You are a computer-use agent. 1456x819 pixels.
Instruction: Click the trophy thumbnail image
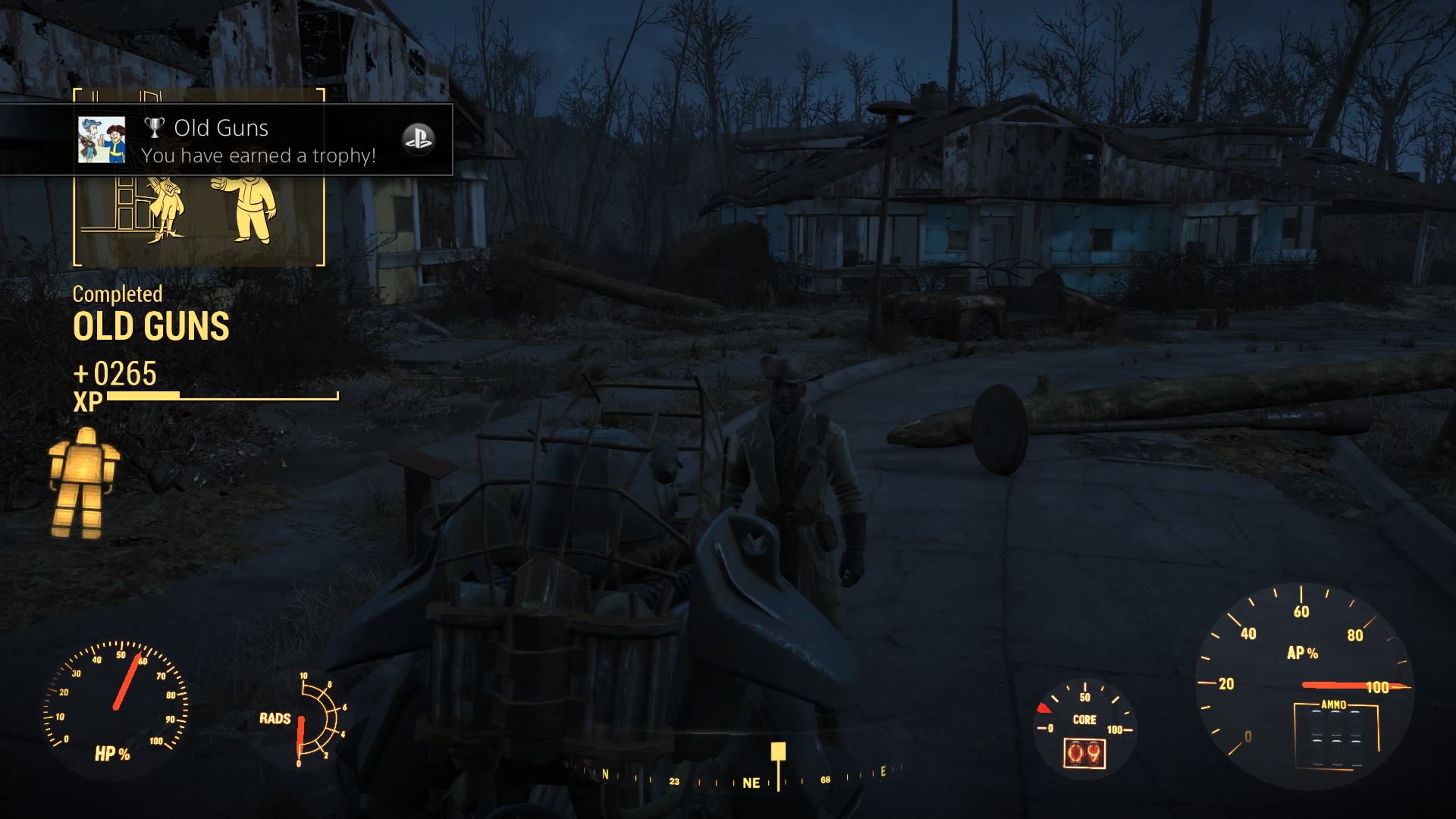click(x=102, y=140)
